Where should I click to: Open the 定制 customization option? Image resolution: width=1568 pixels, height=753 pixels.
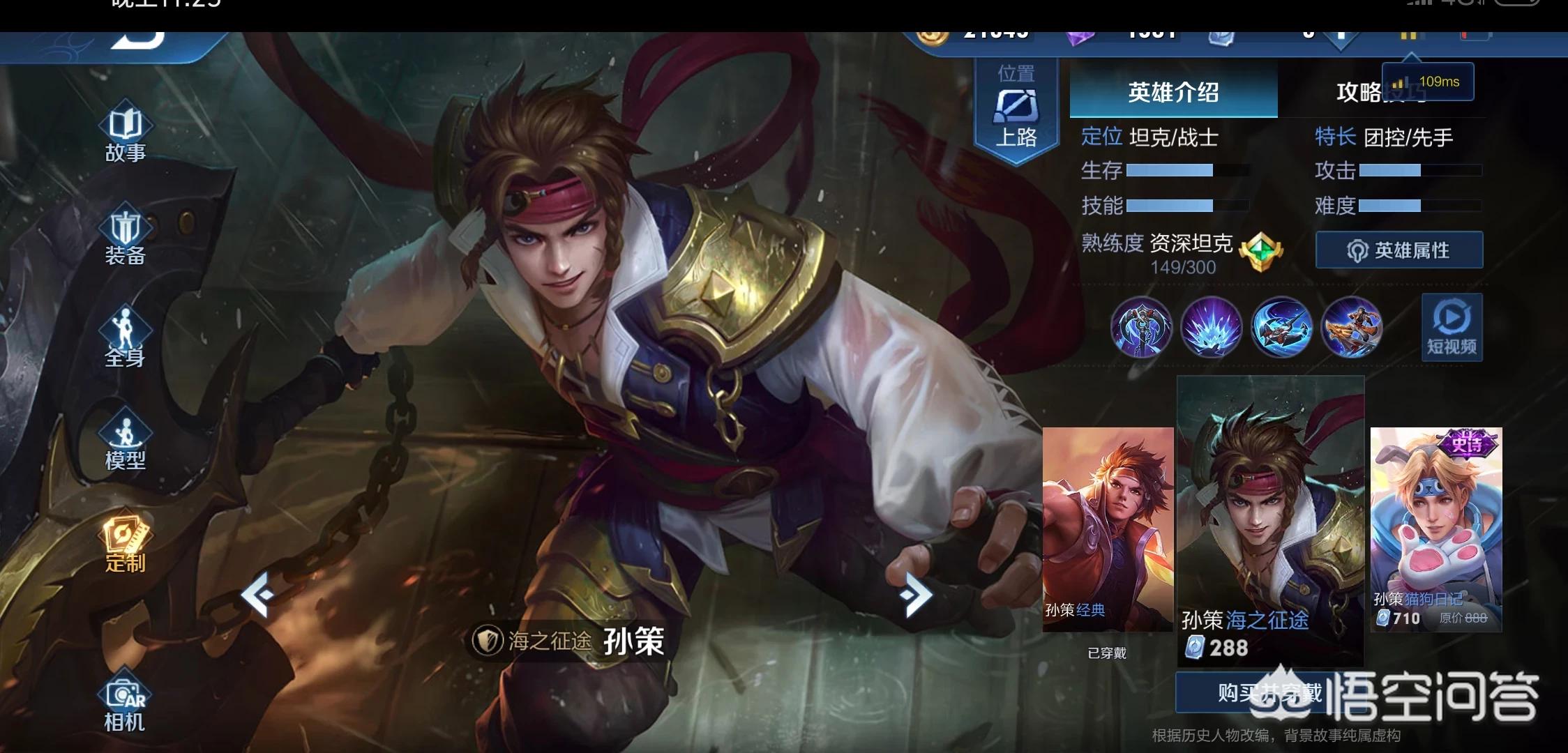126,543
